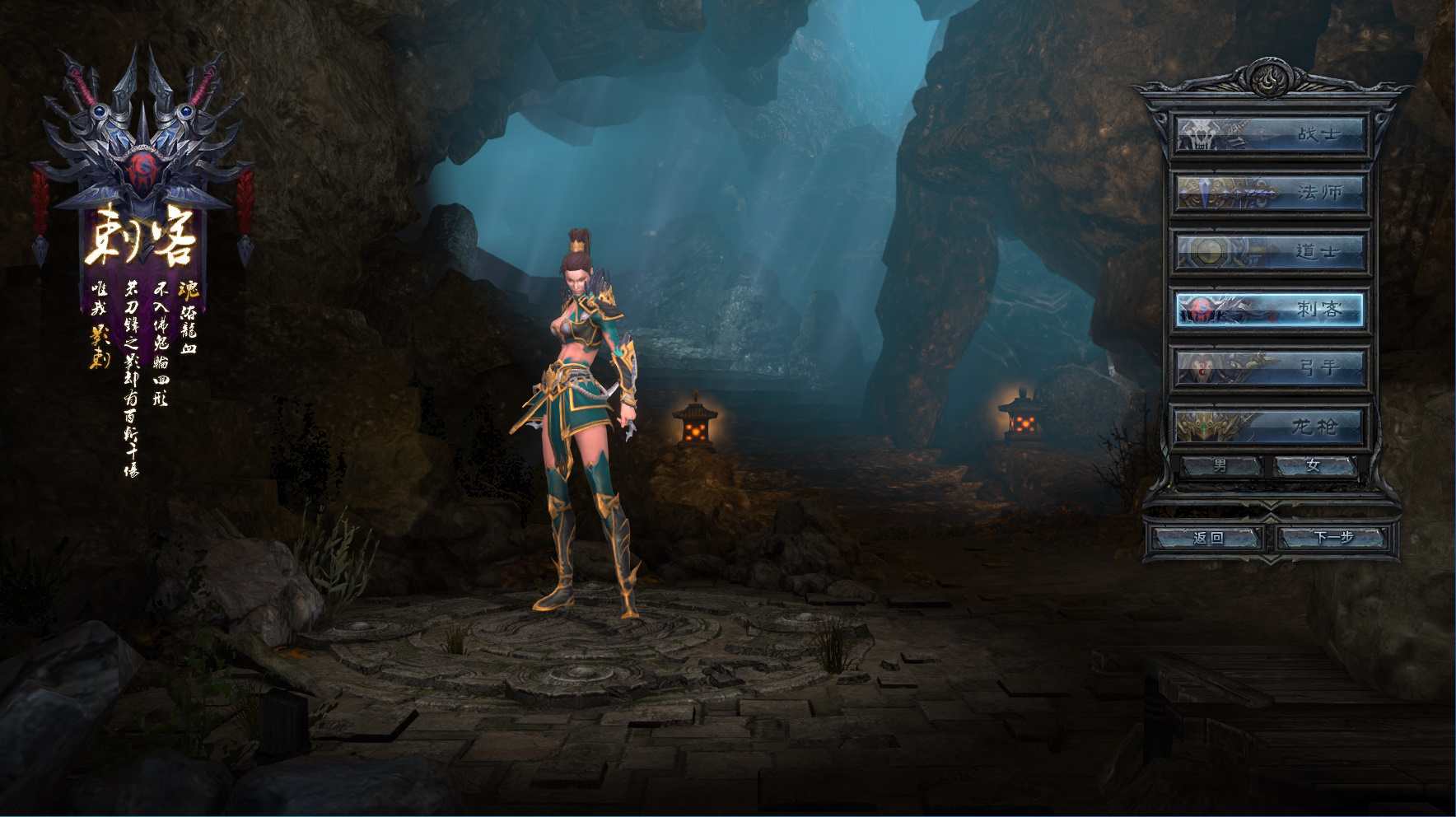Continue with the 下一步 next button
This screenshot has width=1456, height=817.
tap(1333, 538)
